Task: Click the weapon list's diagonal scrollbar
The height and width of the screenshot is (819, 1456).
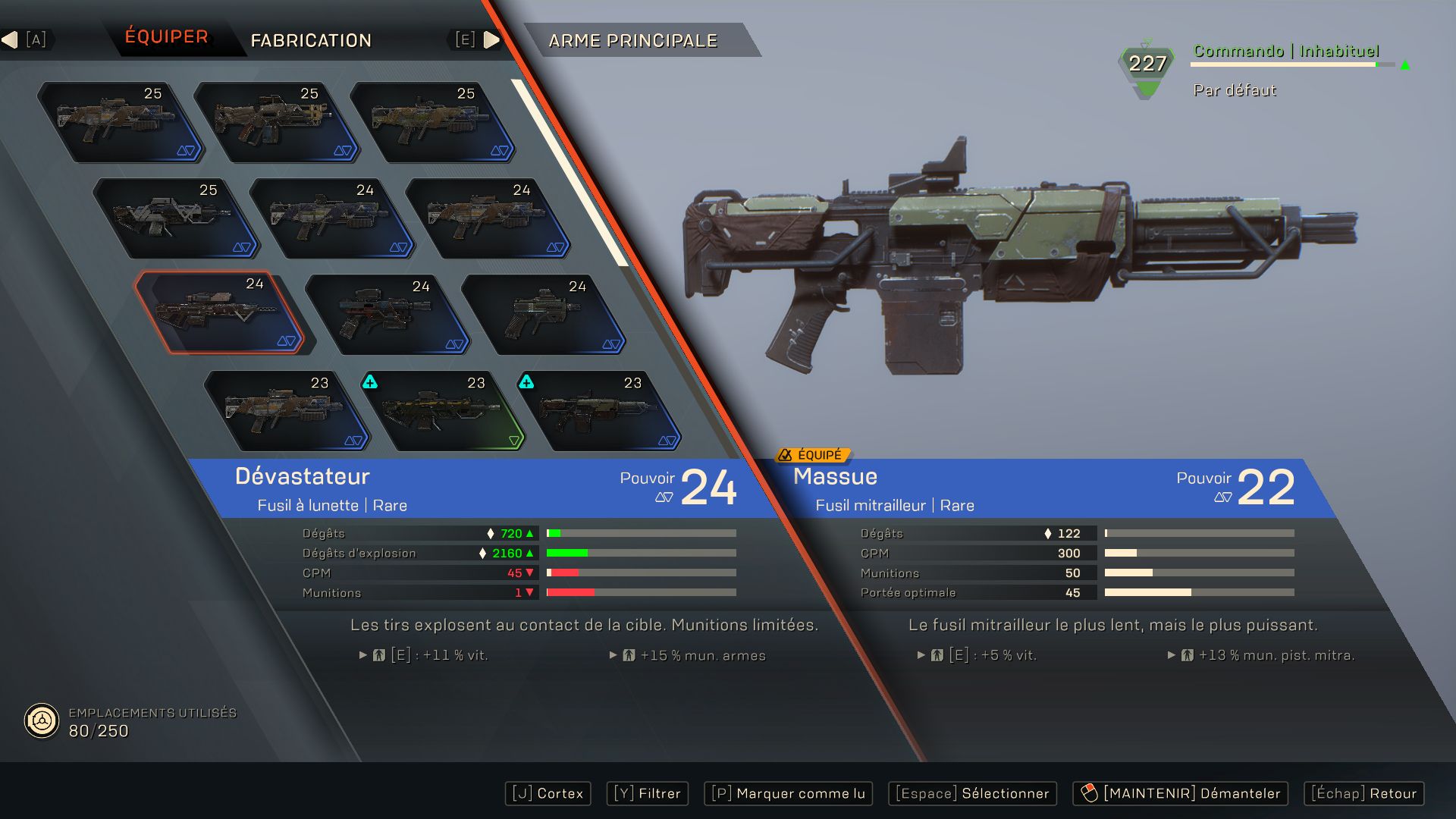Action: coord(570,174)
